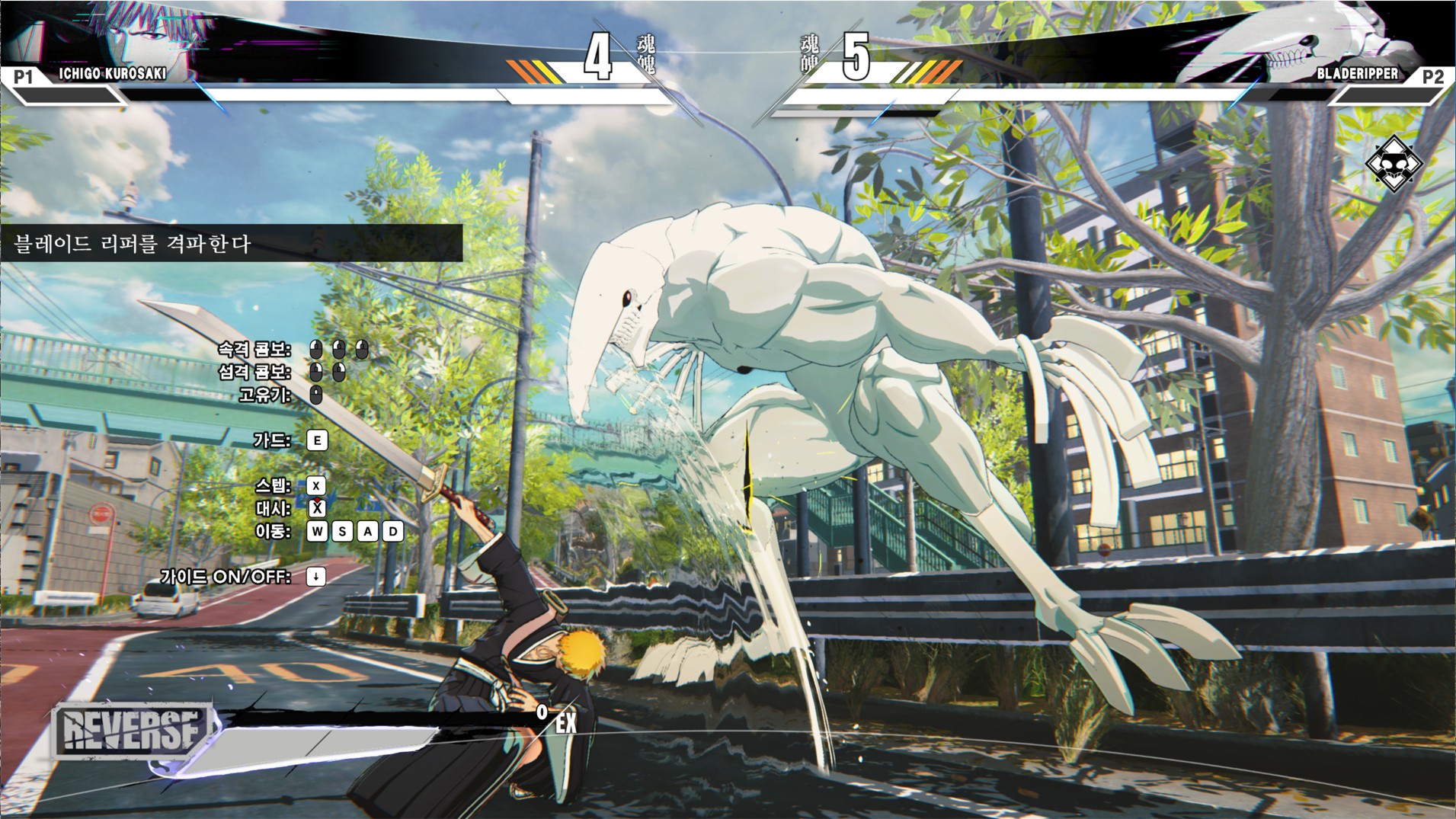Activate the REVERSE badge
1456x819 pixels.
(131, 730)
